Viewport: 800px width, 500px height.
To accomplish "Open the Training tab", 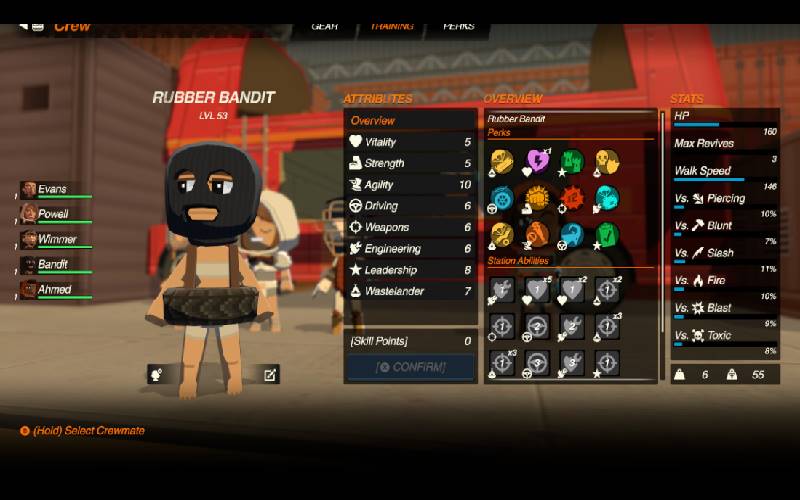I will click(393, 26).
